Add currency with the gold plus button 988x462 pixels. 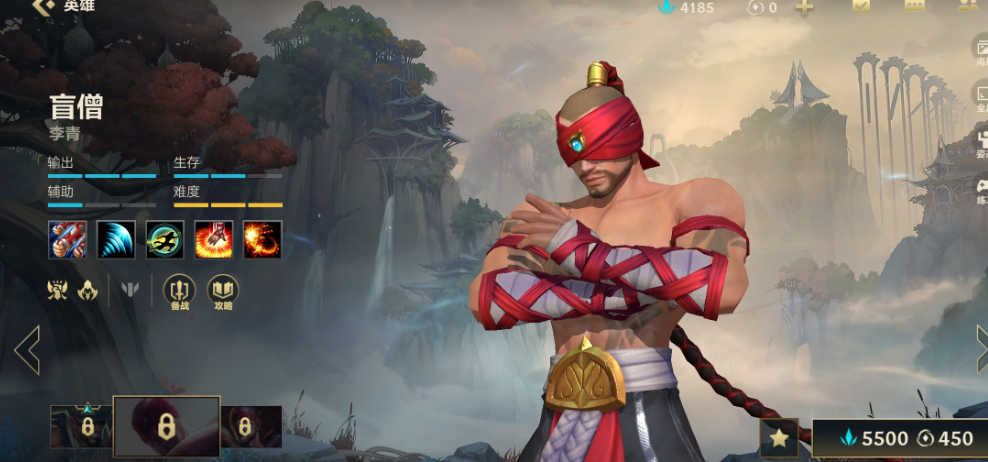click(x=804, y=8)
